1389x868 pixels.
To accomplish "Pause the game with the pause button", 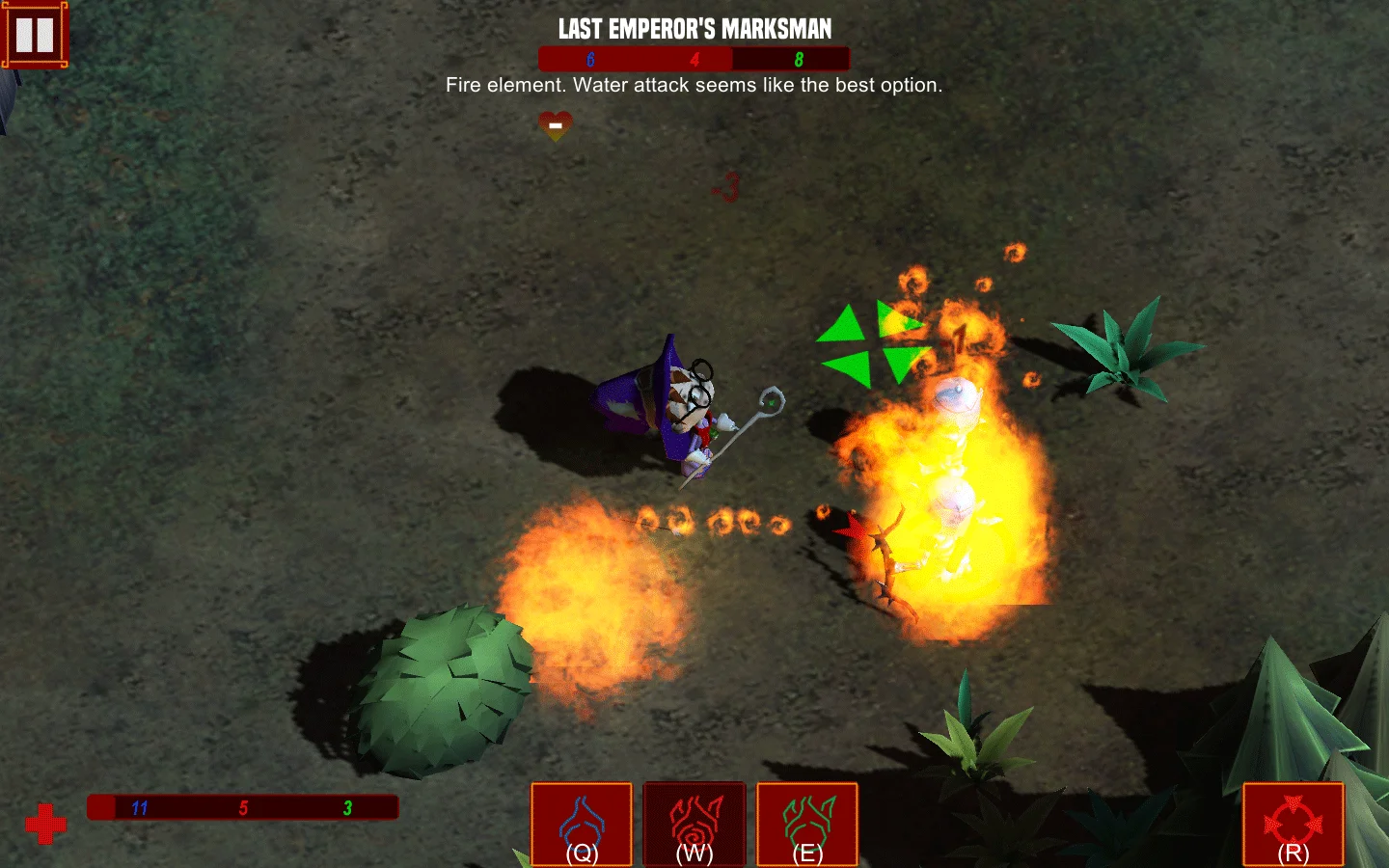I will tap(35, 35).
